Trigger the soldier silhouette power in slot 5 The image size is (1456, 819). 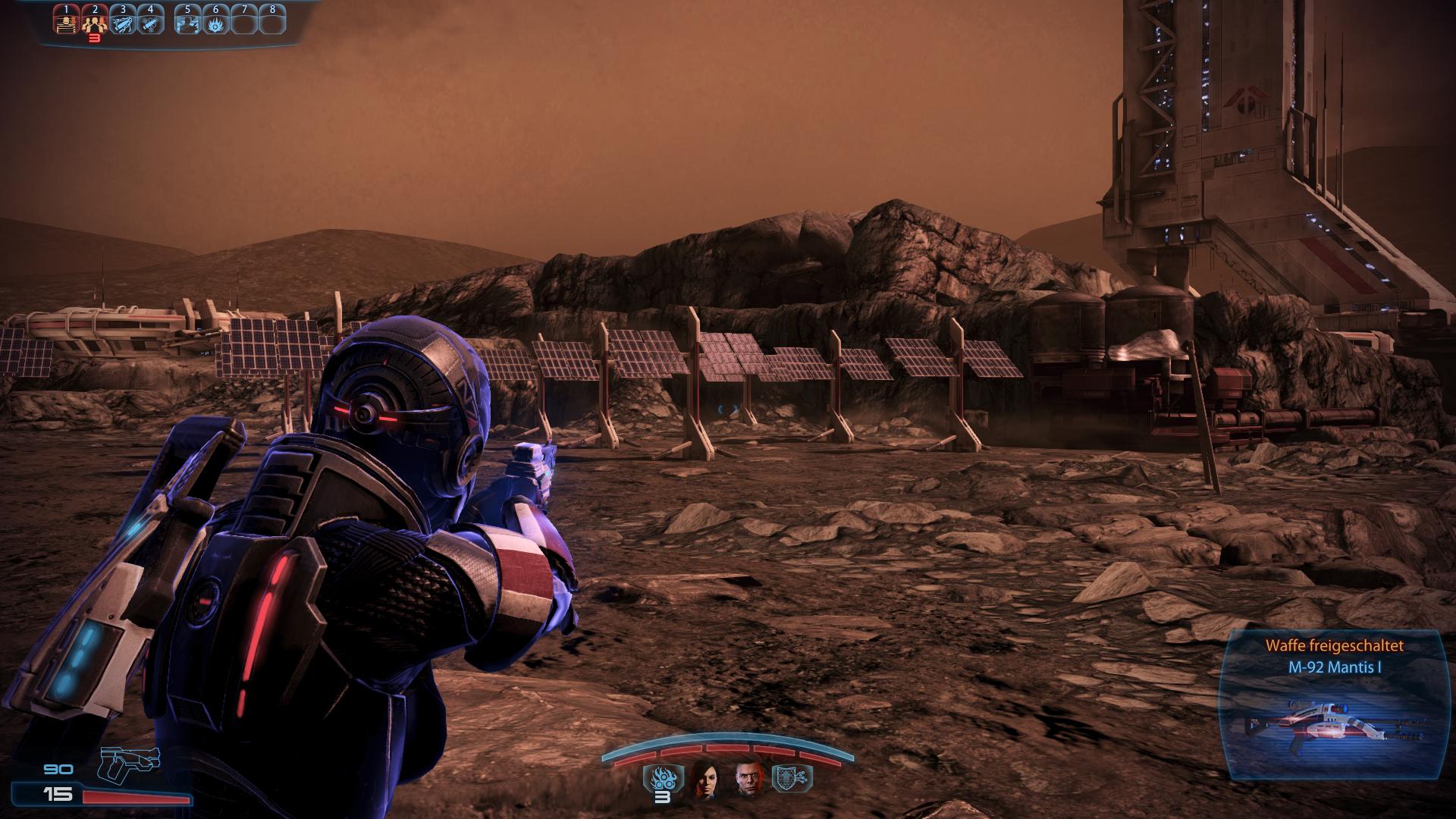187,20
